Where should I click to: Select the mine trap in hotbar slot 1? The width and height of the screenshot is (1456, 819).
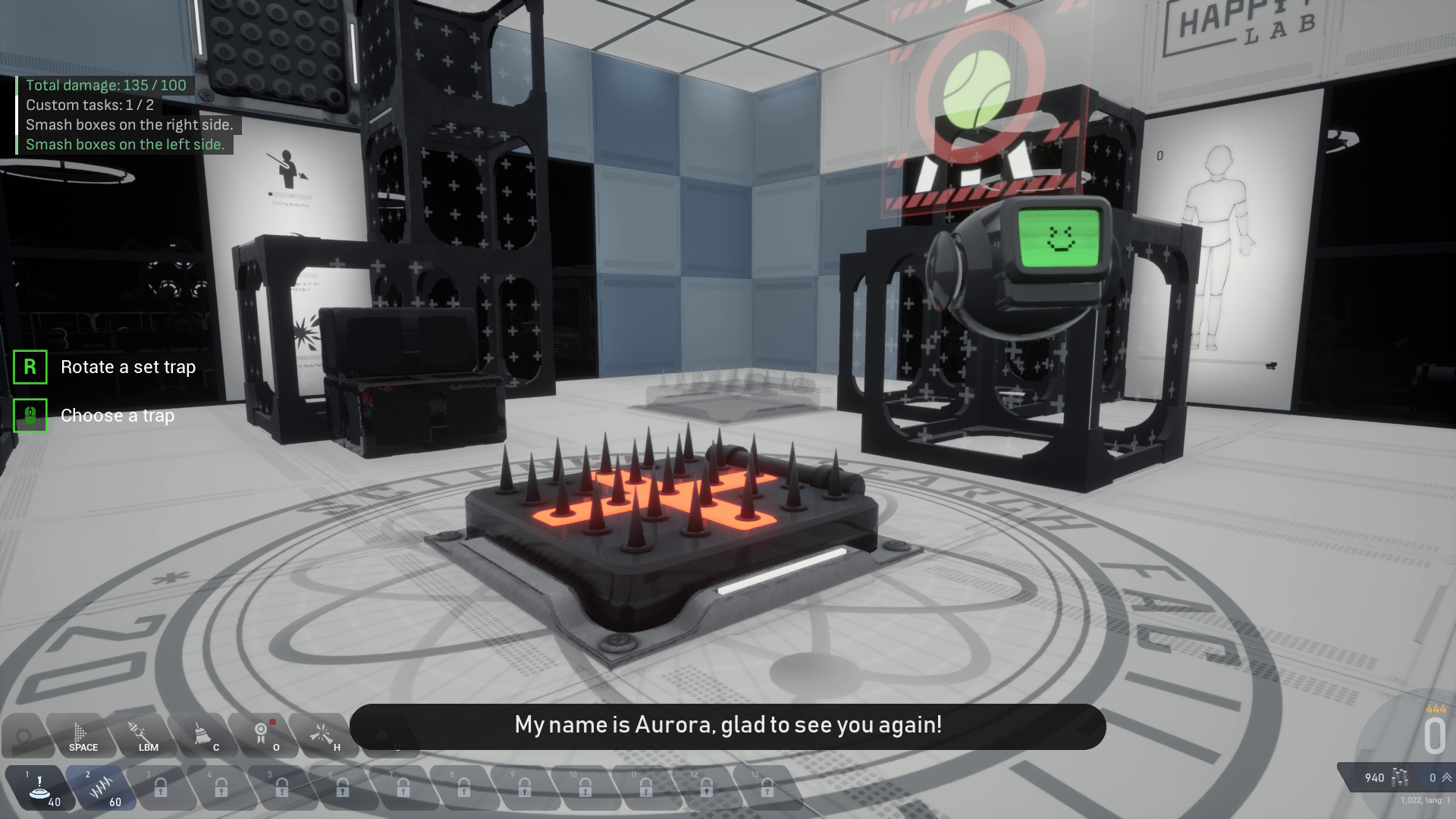42,787
